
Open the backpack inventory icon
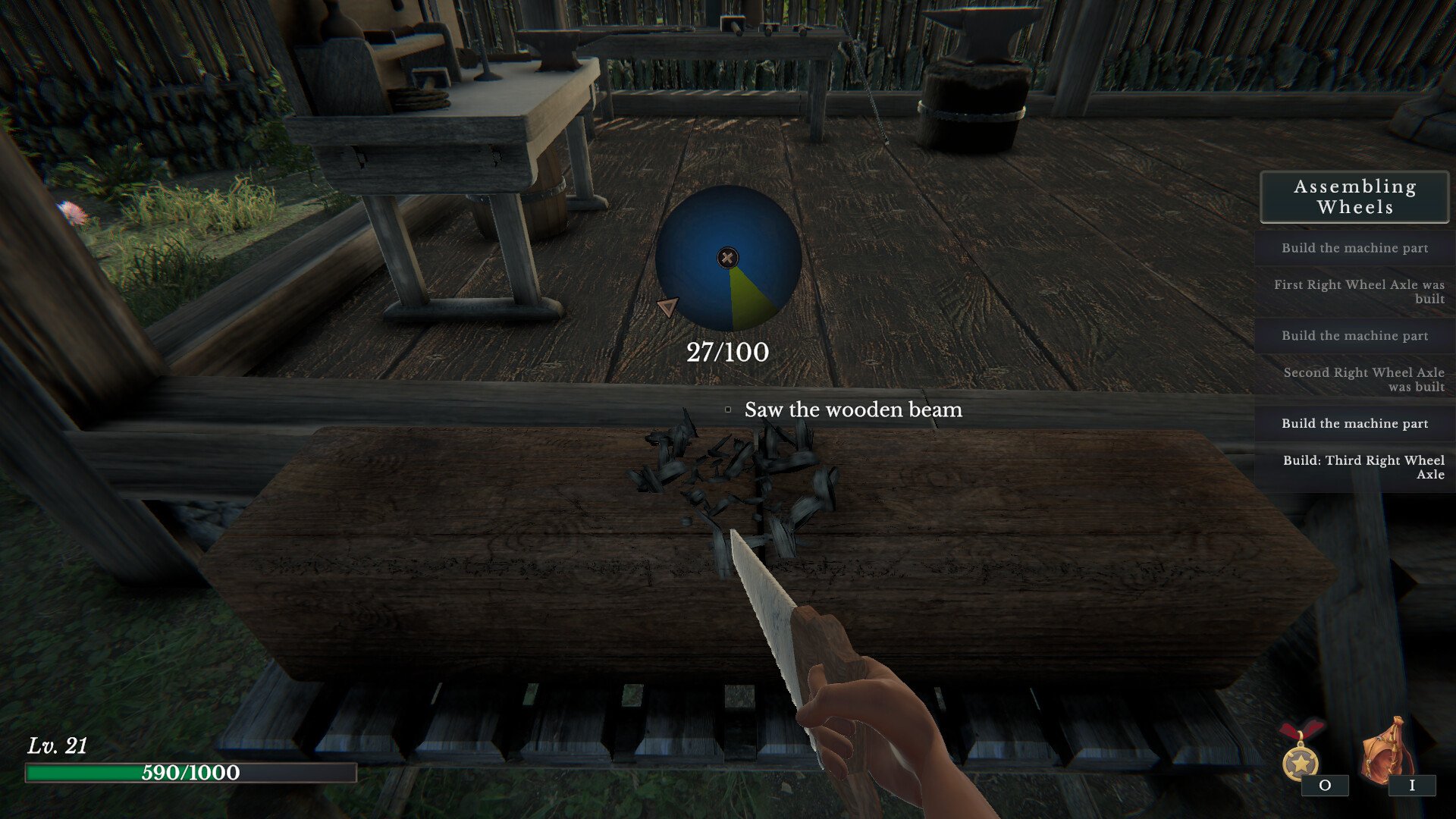point(1387,751)
